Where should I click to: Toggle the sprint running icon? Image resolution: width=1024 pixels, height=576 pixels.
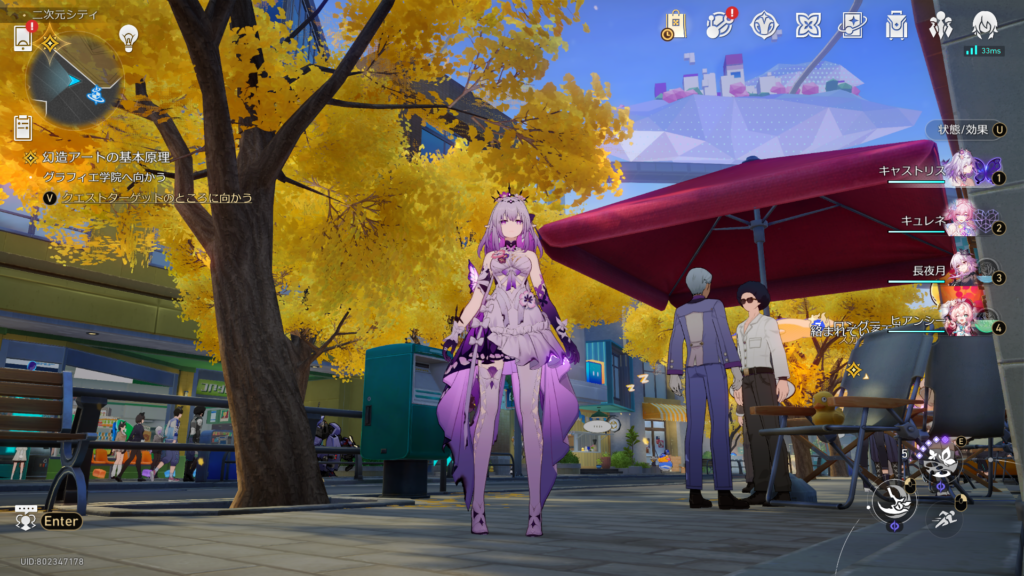click(943, 519)
